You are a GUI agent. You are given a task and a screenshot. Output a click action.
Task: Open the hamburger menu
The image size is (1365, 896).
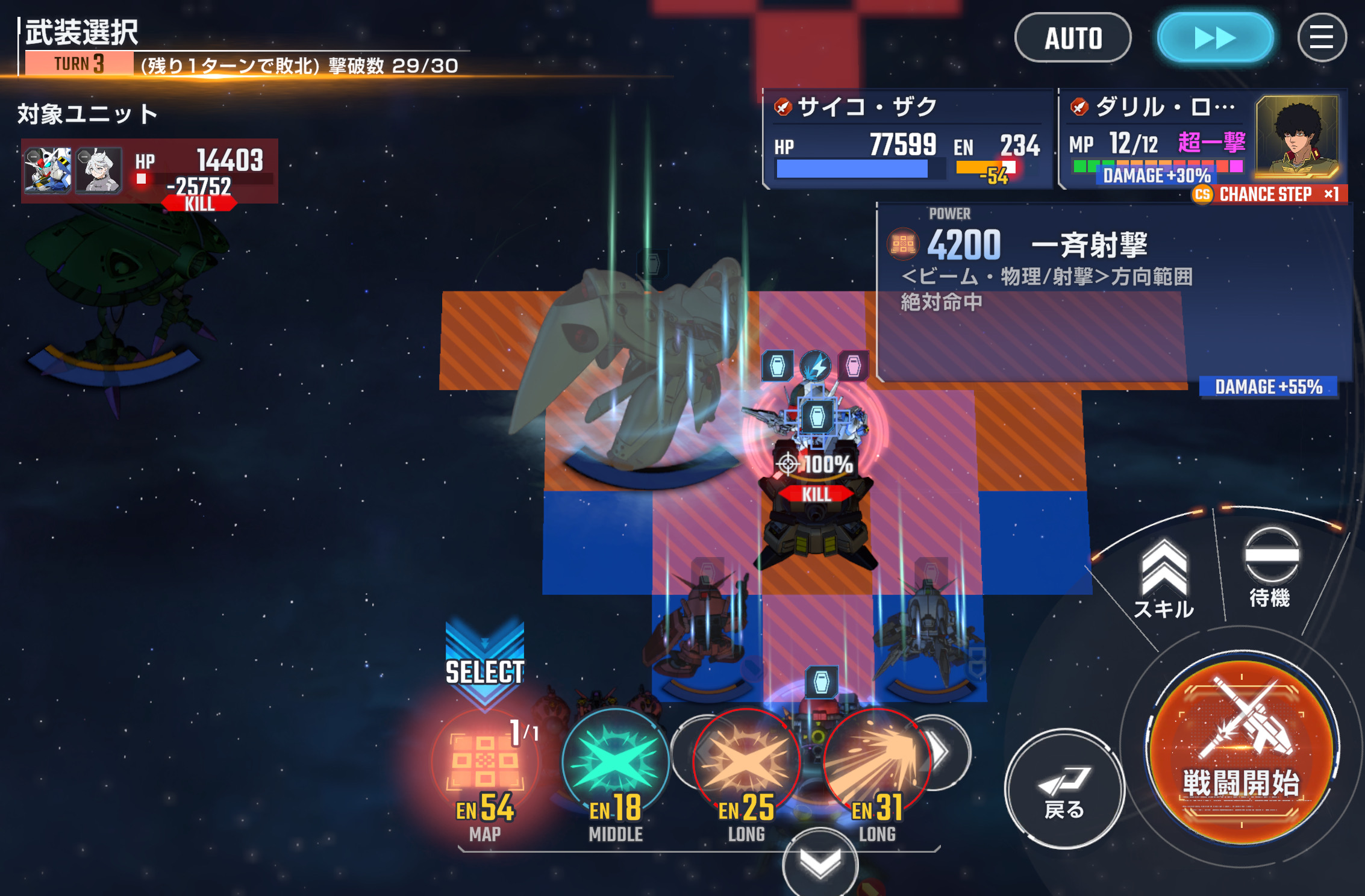[x=1321, y=38]
